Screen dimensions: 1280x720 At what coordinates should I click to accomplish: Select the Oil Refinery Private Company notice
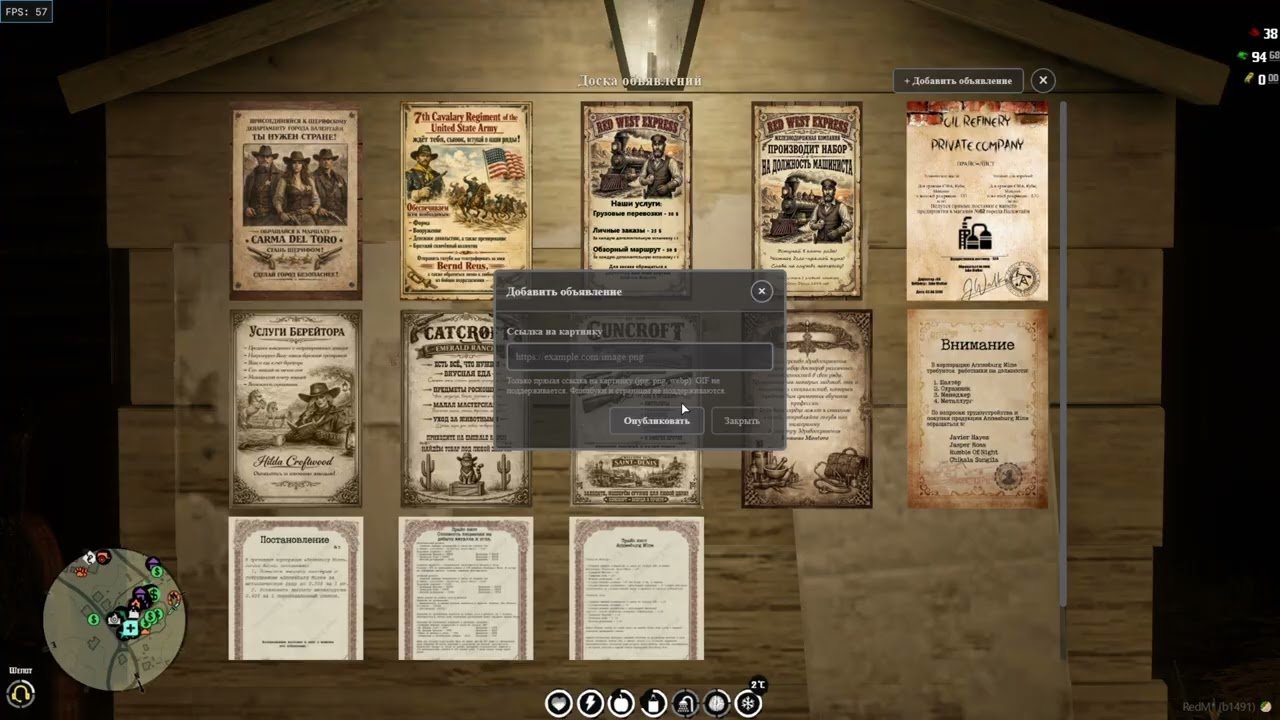(977, 200)
